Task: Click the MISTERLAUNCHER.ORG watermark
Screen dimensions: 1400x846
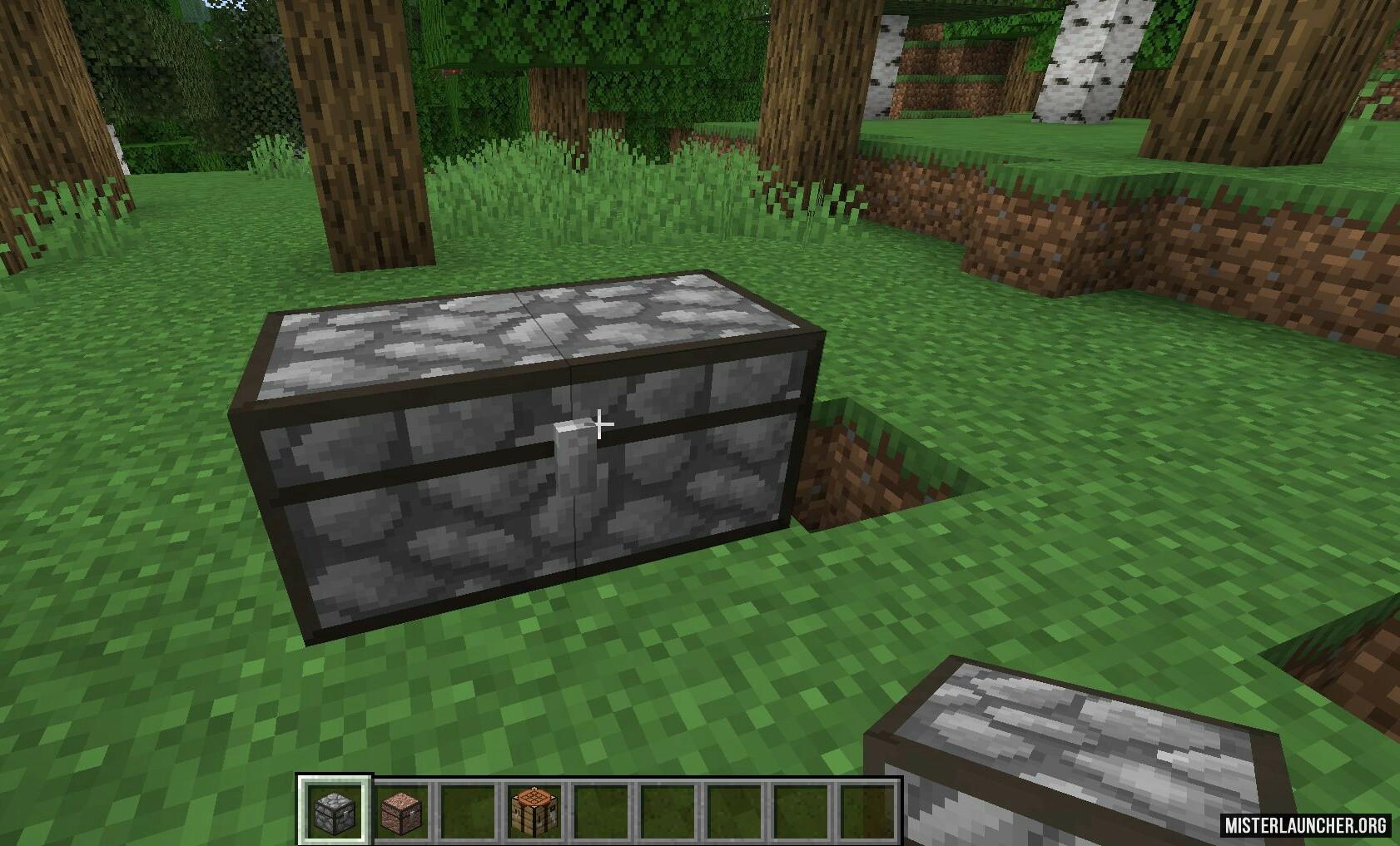Action: point(1305,824)
